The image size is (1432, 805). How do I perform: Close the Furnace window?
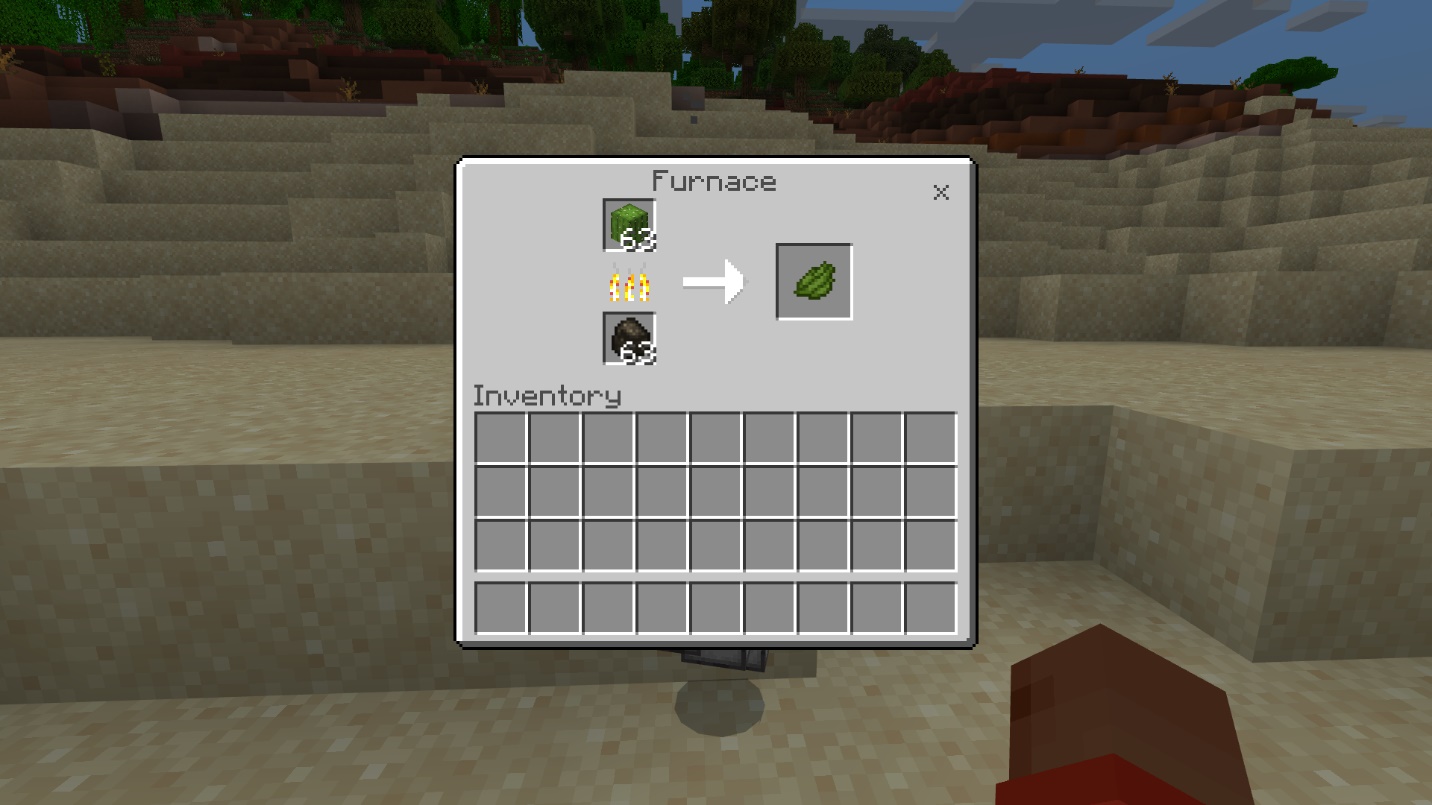(x=940, y=192)
